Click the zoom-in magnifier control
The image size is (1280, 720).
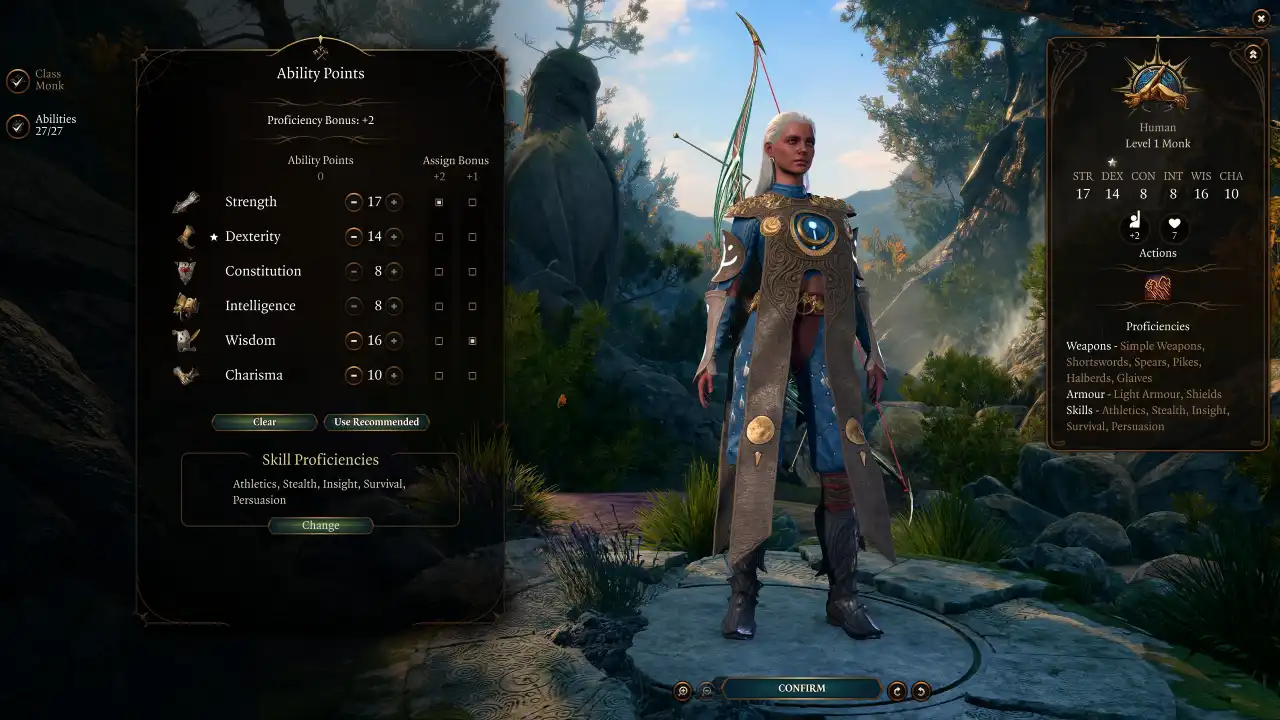tap(684, 688)
